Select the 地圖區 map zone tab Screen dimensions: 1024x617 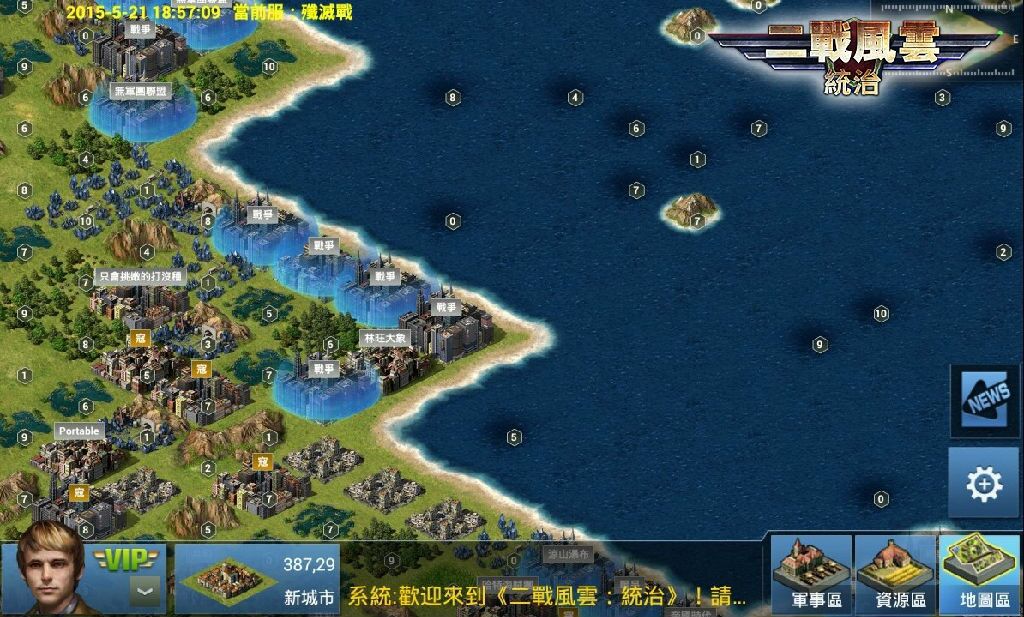pyautogui.click(x=979, y=574)
